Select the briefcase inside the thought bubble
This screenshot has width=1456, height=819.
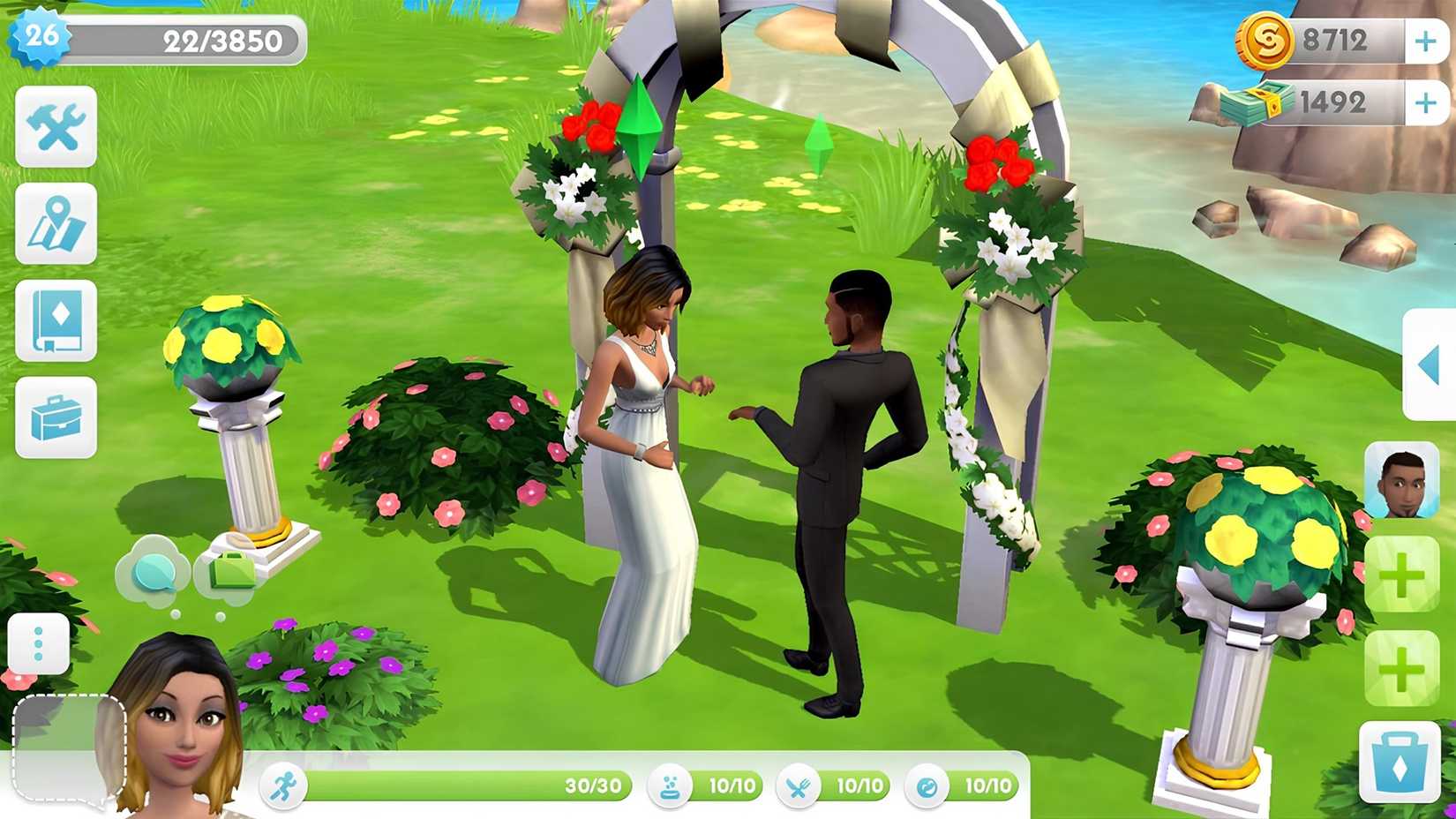(231, 572)
